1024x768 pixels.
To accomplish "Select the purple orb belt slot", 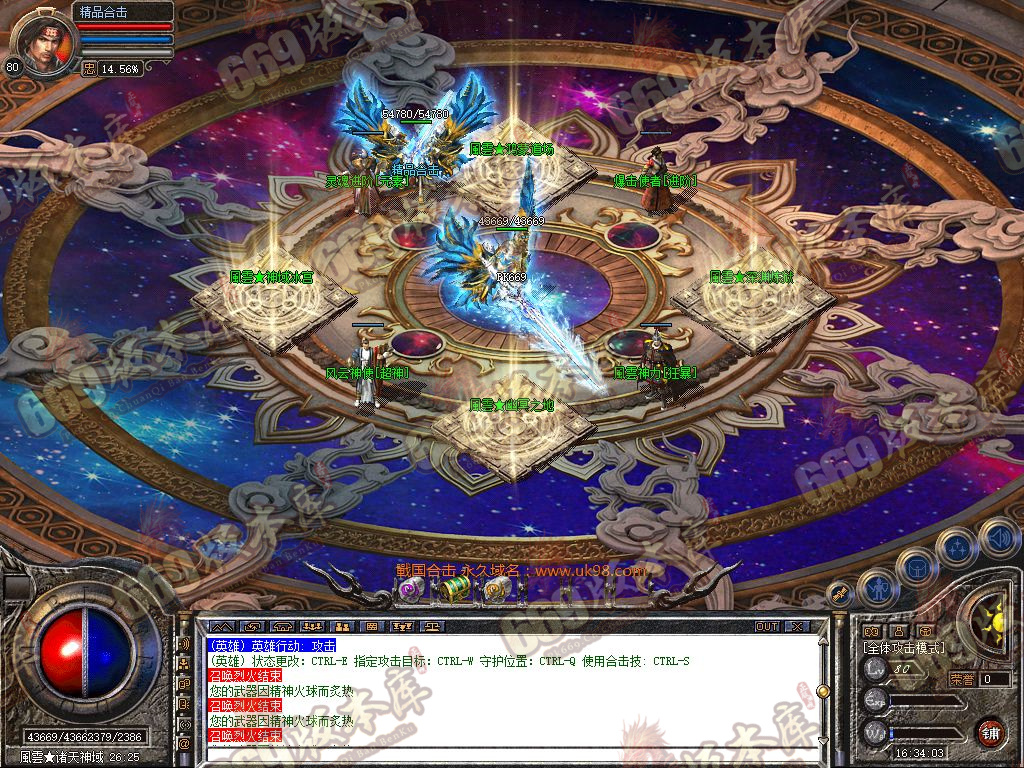I will click(412, 590).
